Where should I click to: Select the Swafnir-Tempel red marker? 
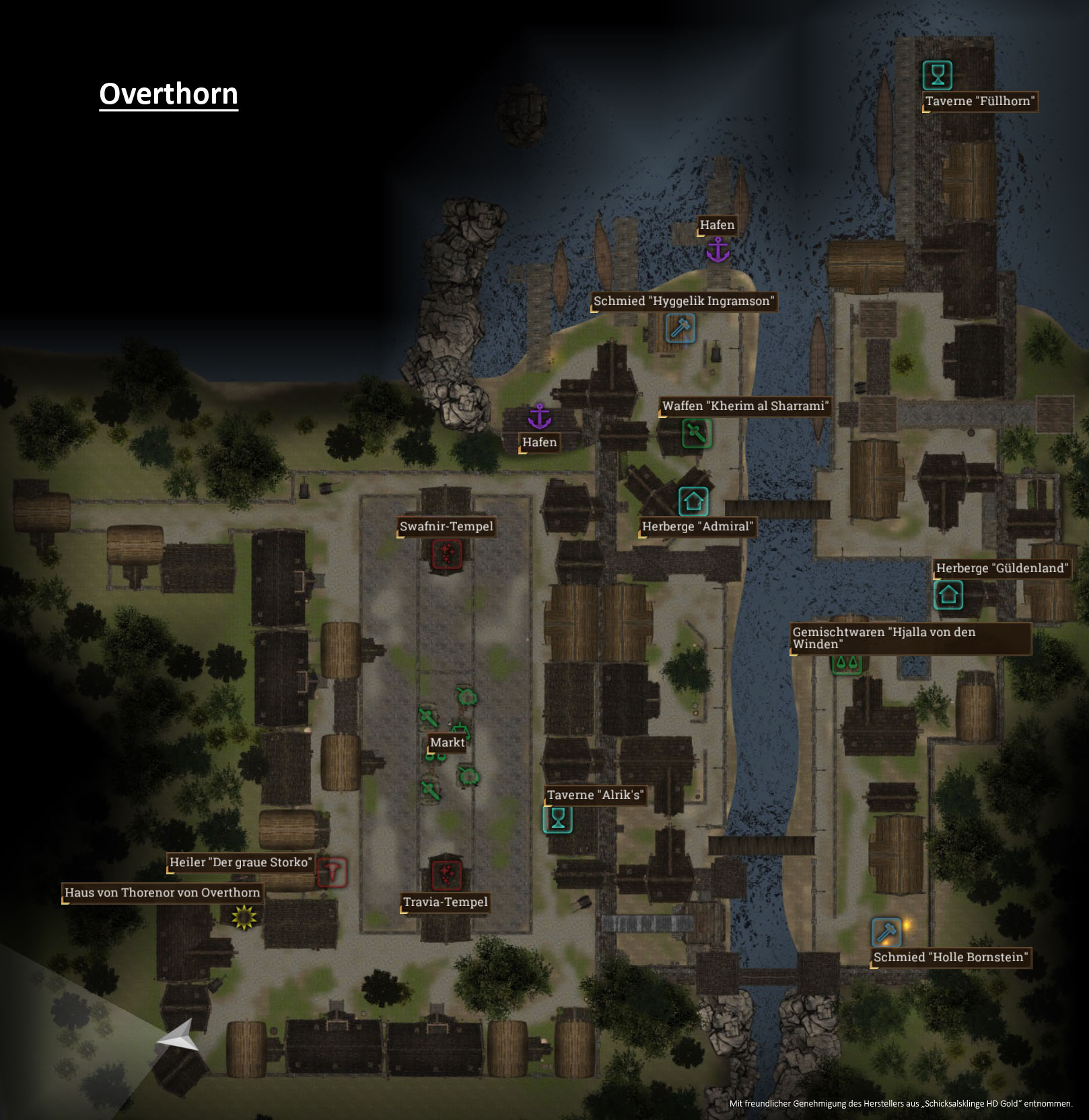(447, 554)
